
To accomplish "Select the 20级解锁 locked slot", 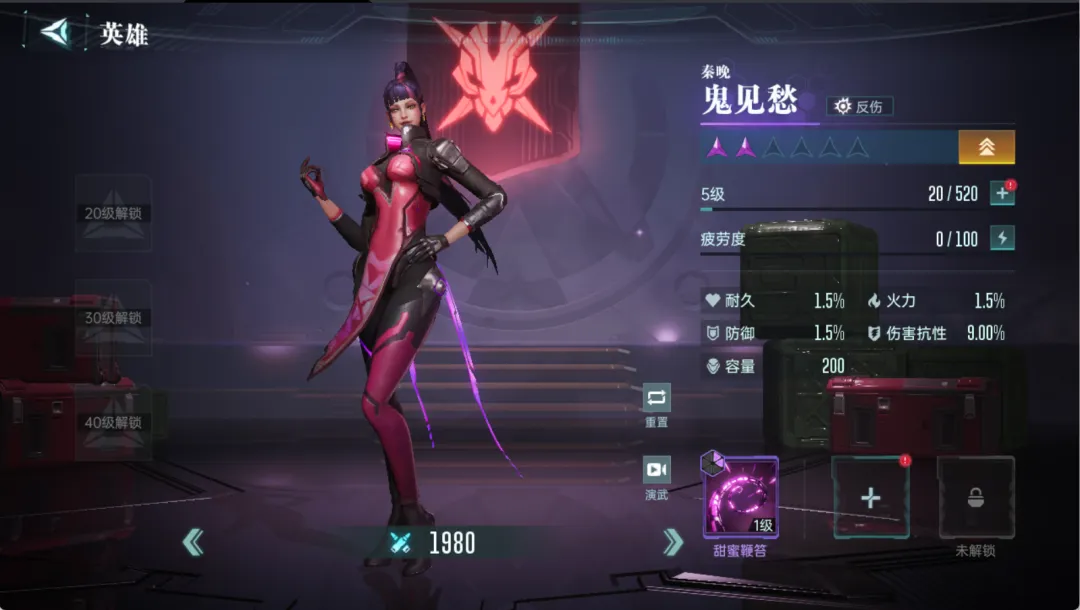I will [113, 213].
